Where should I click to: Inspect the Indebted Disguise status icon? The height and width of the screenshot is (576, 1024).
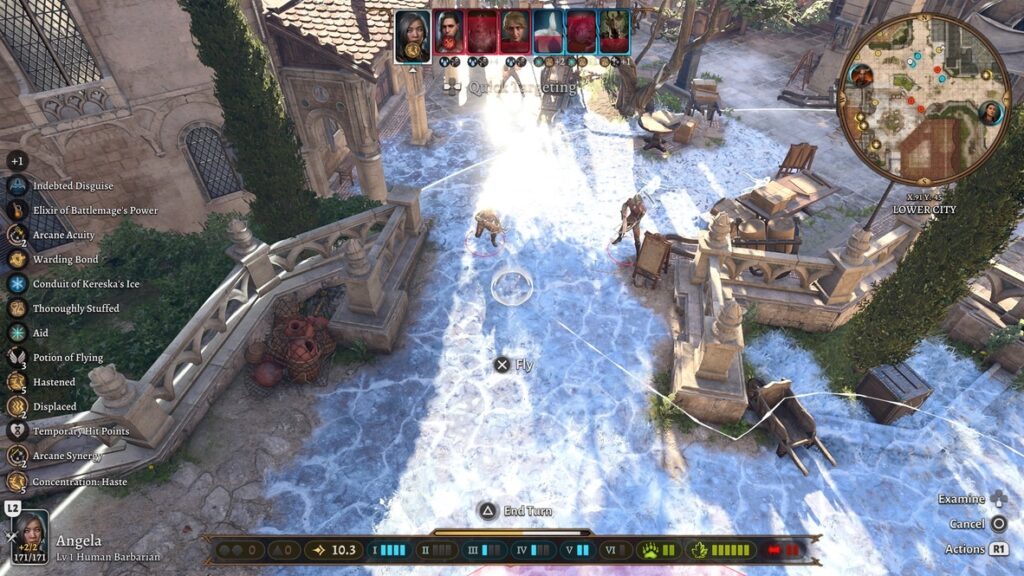[18, 186]
